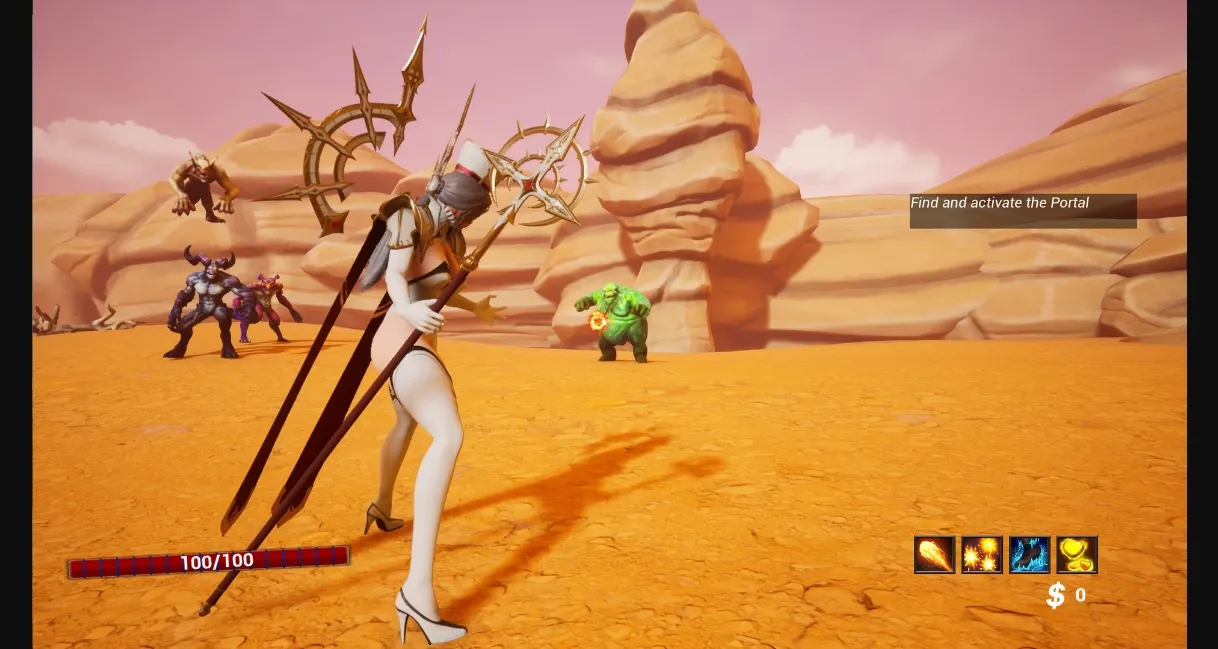Viewport: 1218px width, 649px height.
Task: Activate the fireball ability icon
Action: coord(934,555)
